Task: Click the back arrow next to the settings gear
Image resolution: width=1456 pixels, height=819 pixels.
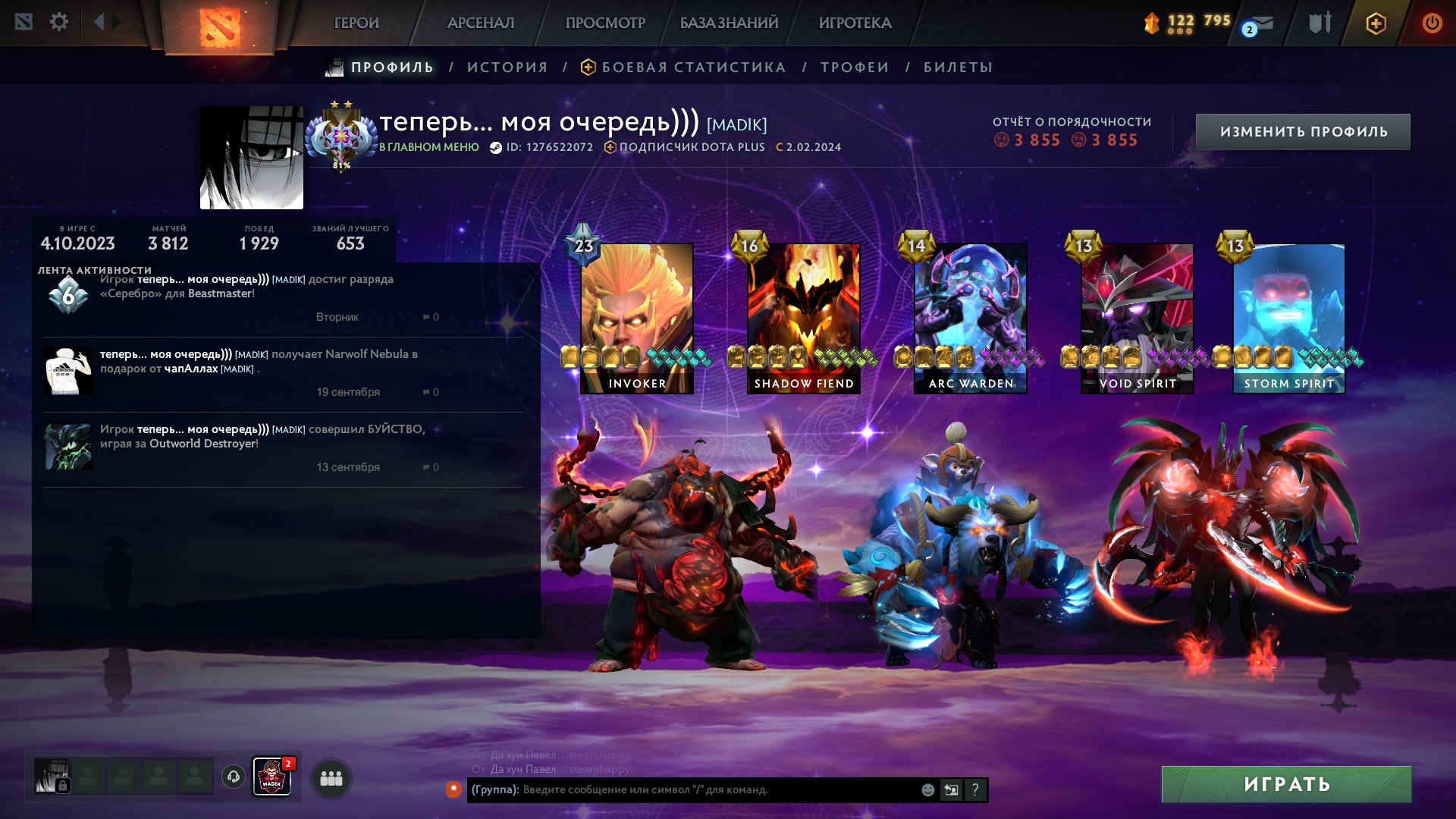Action: tap(99, 22)
